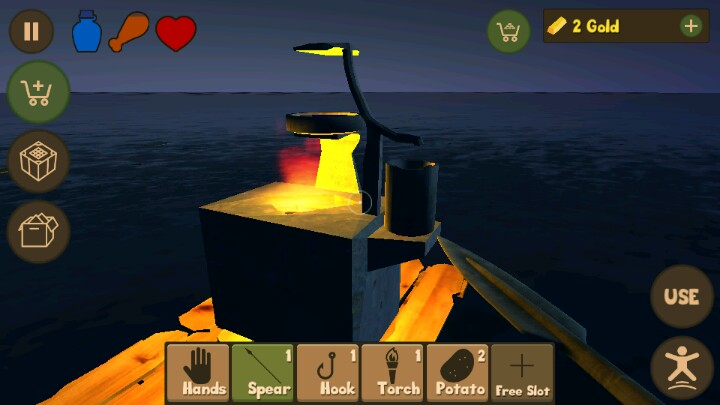The height and width of the screenshot is (405, 720).
Task: Open the building cube menu
Action: [x=38, y=161]
